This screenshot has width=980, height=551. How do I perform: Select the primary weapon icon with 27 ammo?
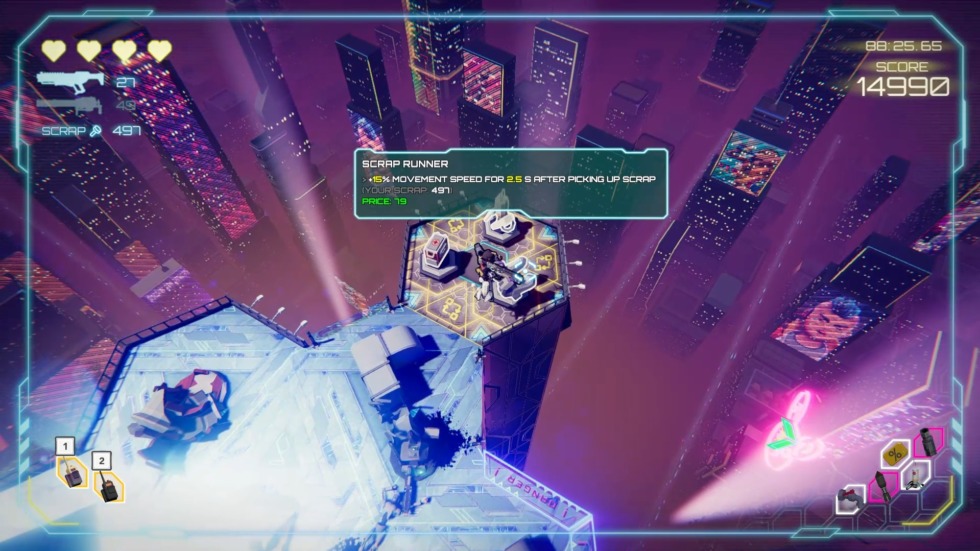pyautogui.click(x=70, y=80)
